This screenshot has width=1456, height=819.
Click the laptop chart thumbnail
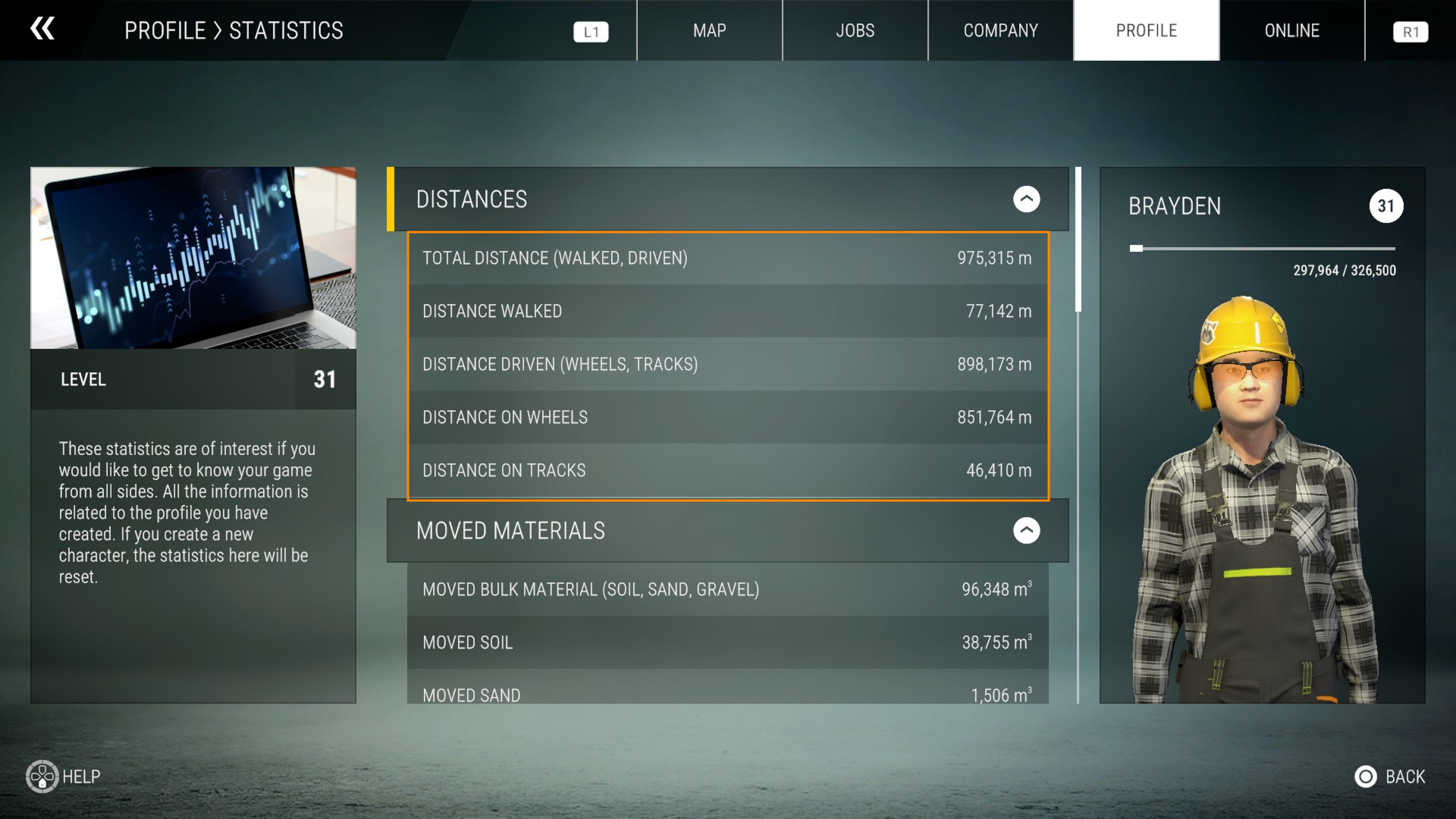tap(193, 258)
